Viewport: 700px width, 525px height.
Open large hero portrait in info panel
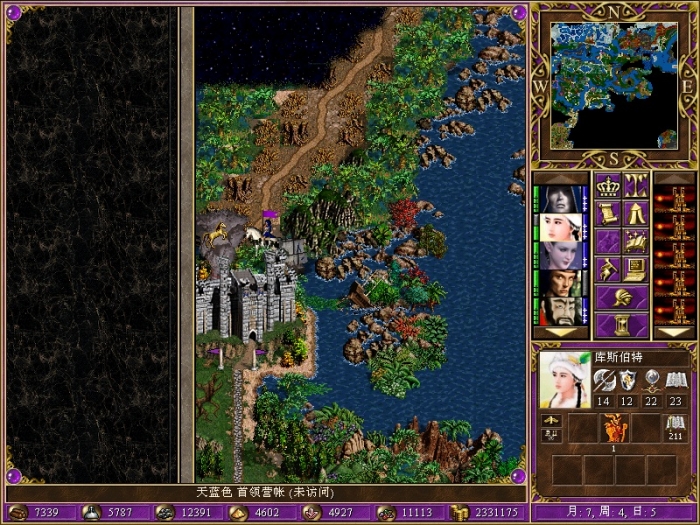click(565, 380)
